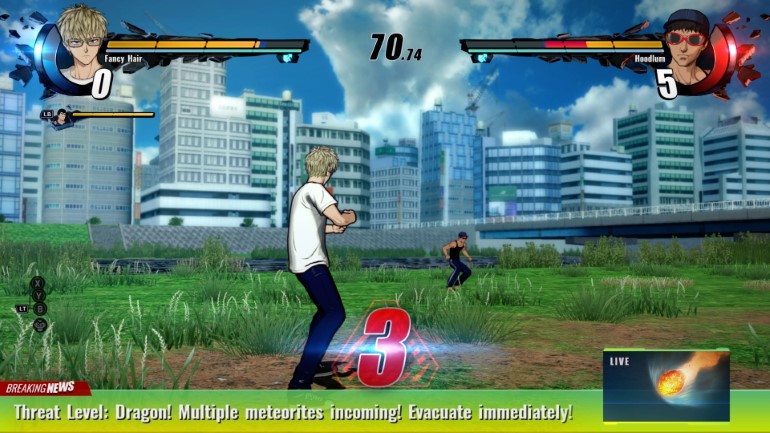Select the small teammate portrait icon
770x433 pixels.
pyautogui.click(x=62, y=117)
